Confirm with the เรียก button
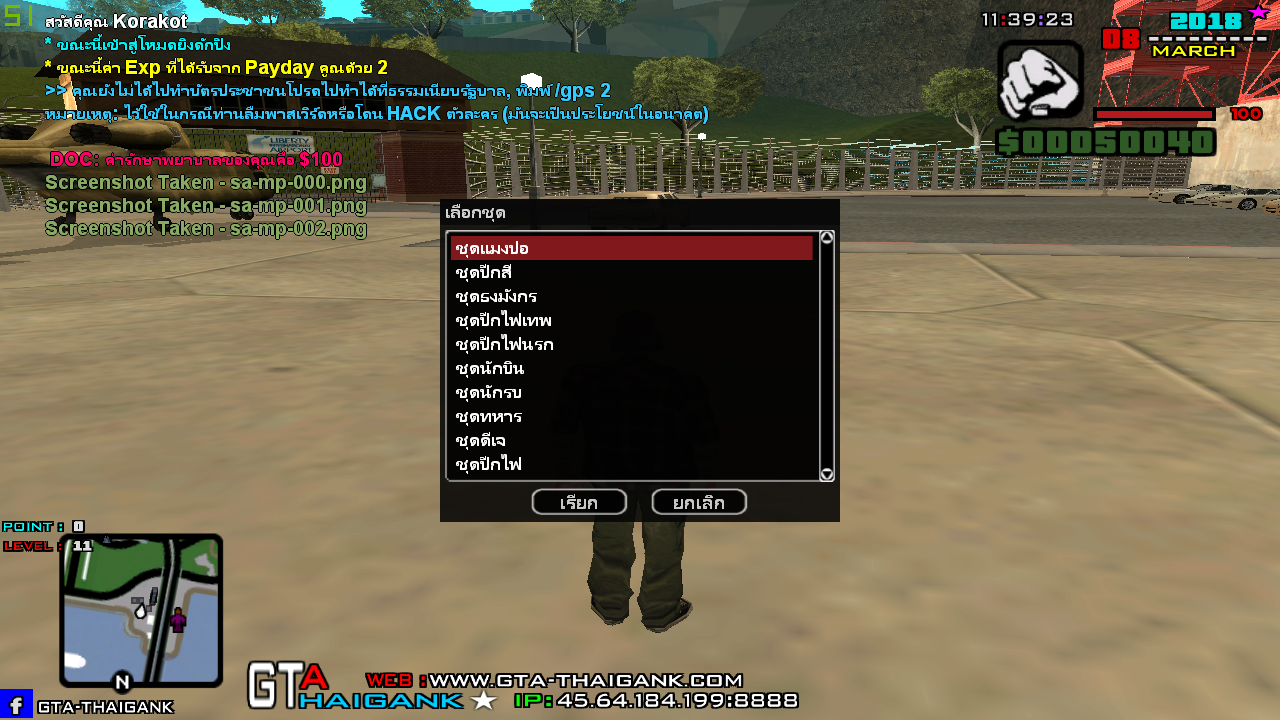 [x=579, y=502]
